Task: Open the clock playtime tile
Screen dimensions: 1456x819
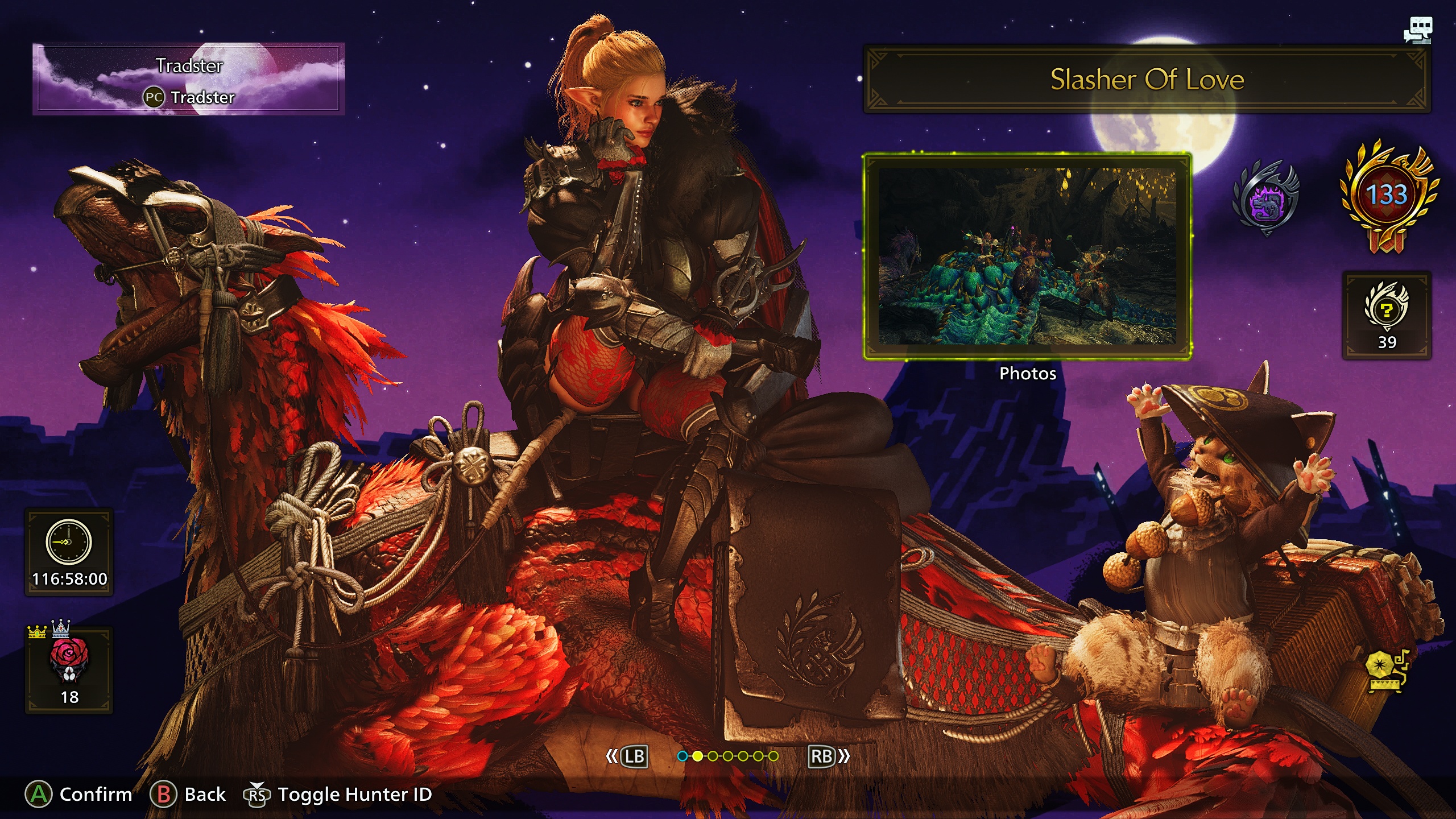Action: coord(69,552)
